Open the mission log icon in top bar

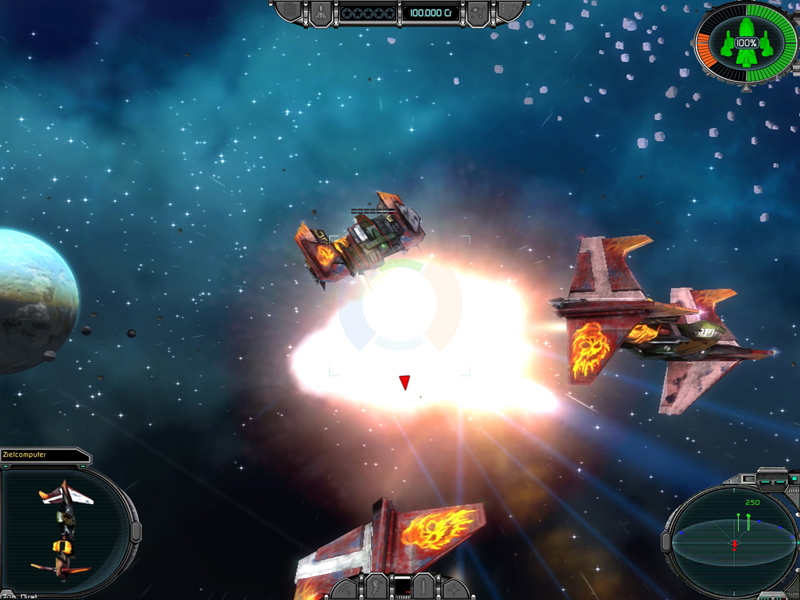pyautogui.click(x=287, y=12)
